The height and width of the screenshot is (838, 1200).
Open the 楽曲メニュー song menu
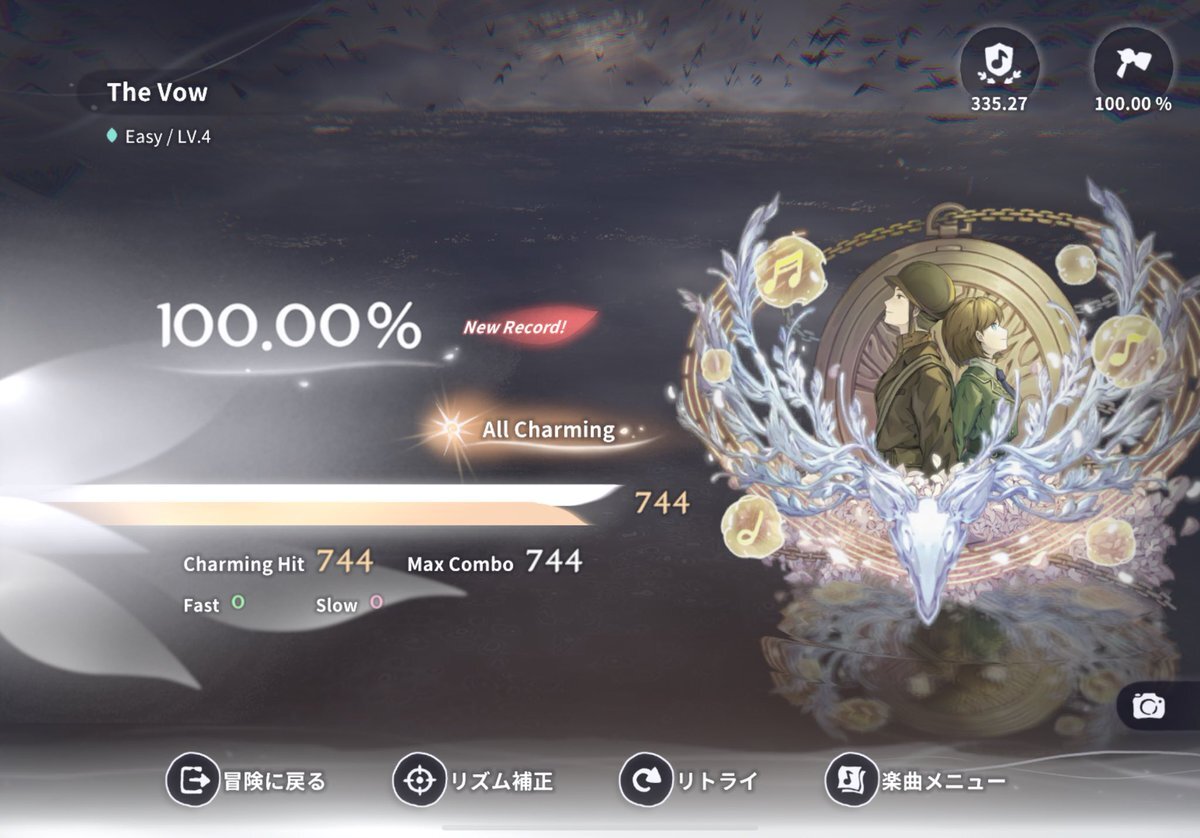point(915,780)
